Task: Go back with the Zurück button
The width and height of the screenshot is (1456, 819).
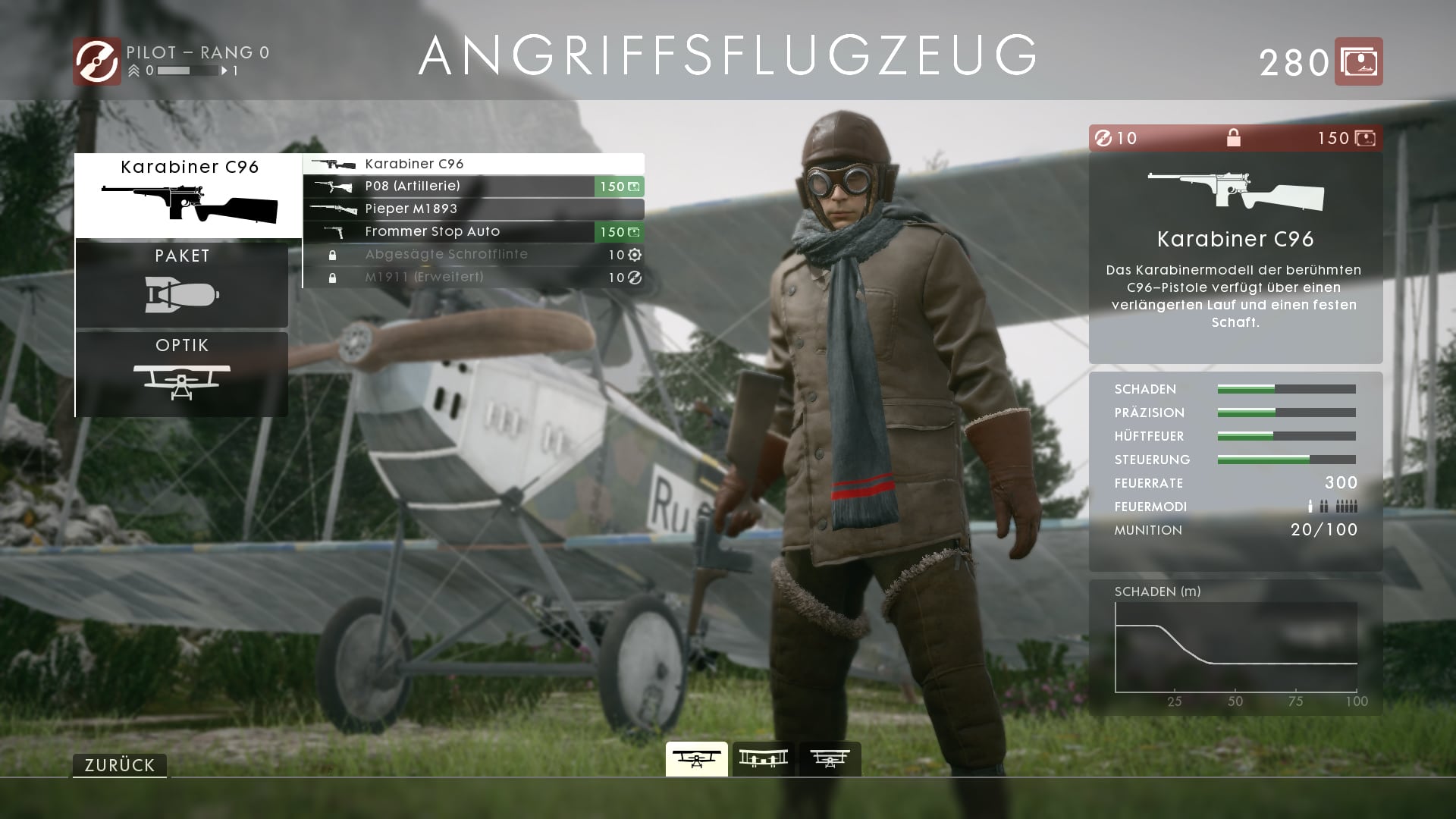Action: coord(120,765)
